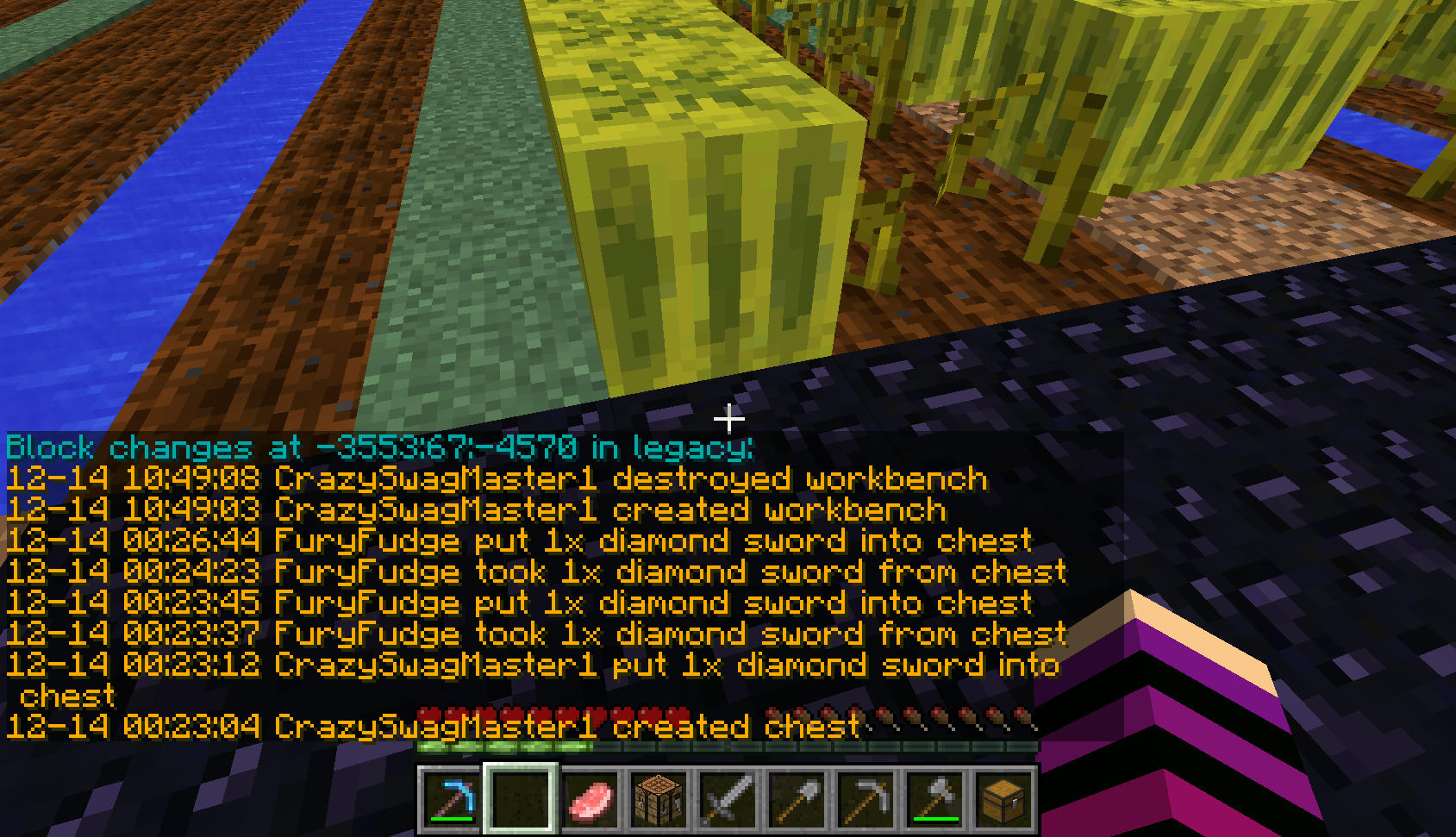
Task: Choose the chest in the hotbar
Action: click(1003, 798)
